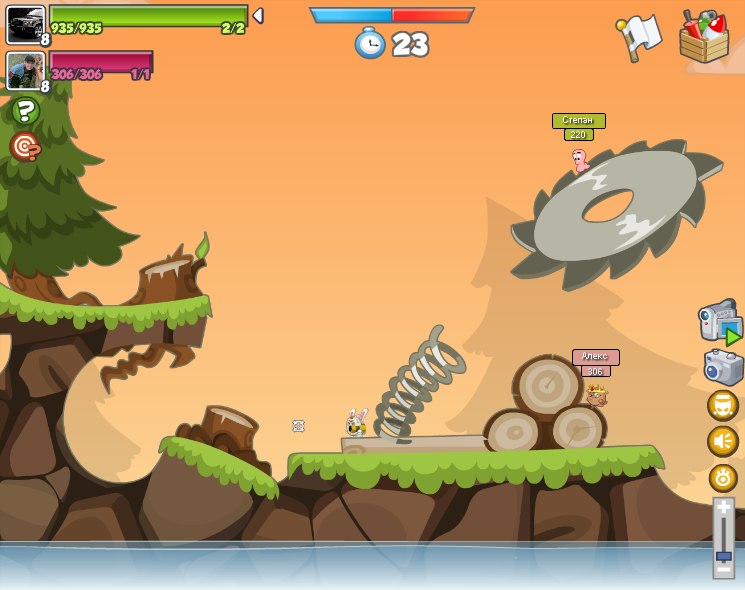This screenshot has height=590, width=745.
Task: Select the second player's photo avatar
Action: [25, 70]
